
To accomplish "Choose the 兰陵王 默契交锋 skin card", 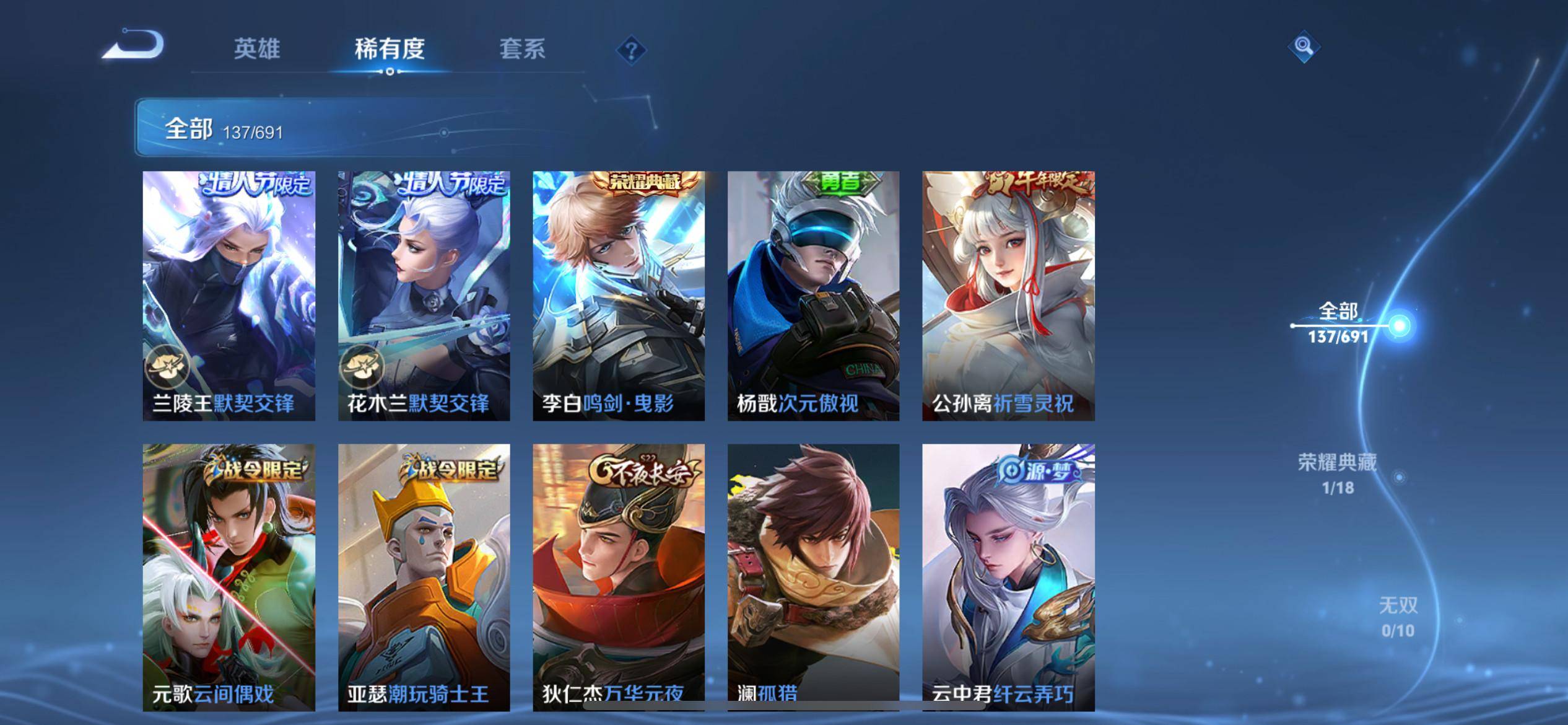I will click(x=229, y=296).
